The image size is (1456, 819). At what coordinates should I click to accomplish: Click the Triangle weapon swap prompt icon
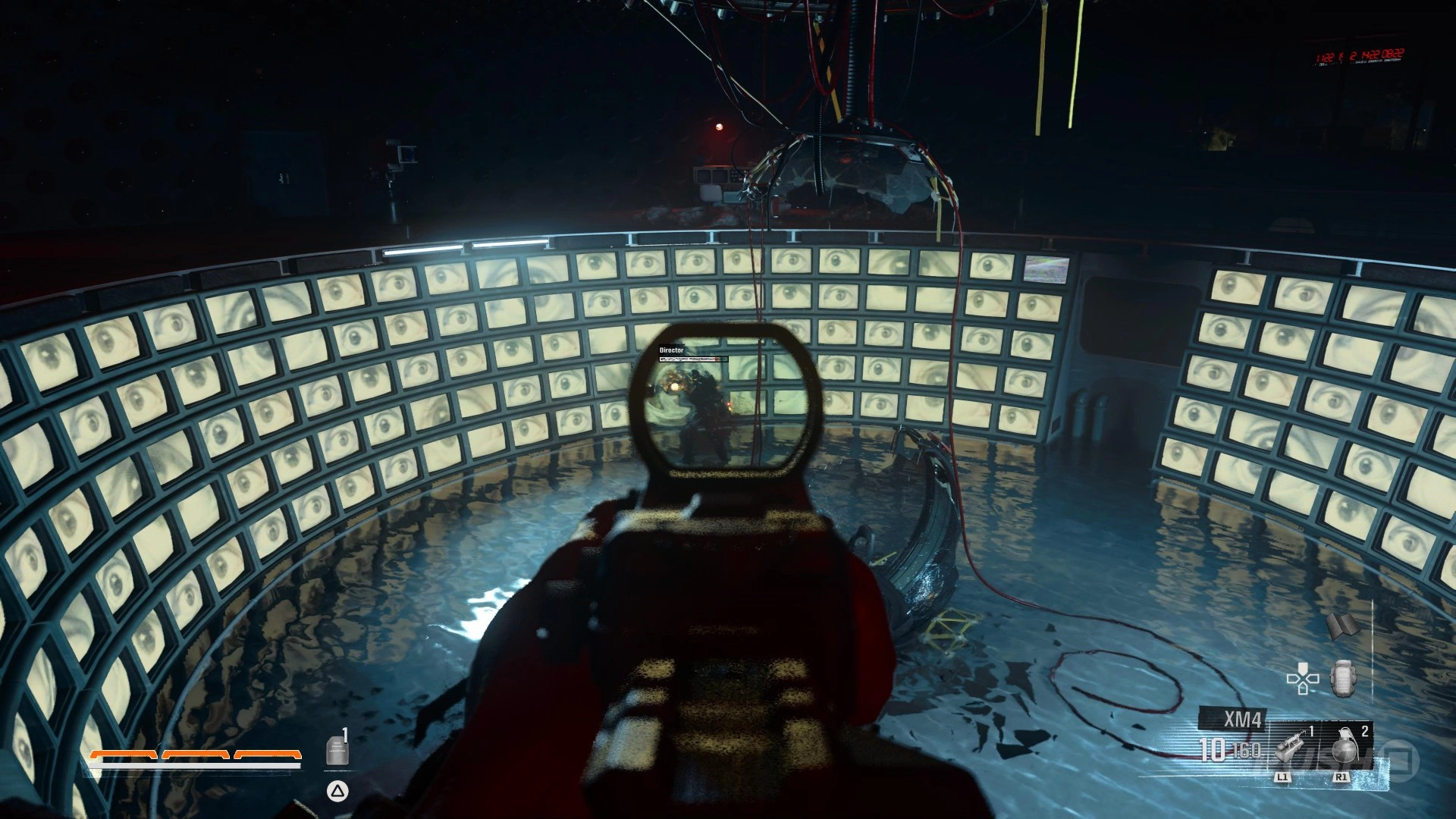pyautogui.click(x=337, y=792)
